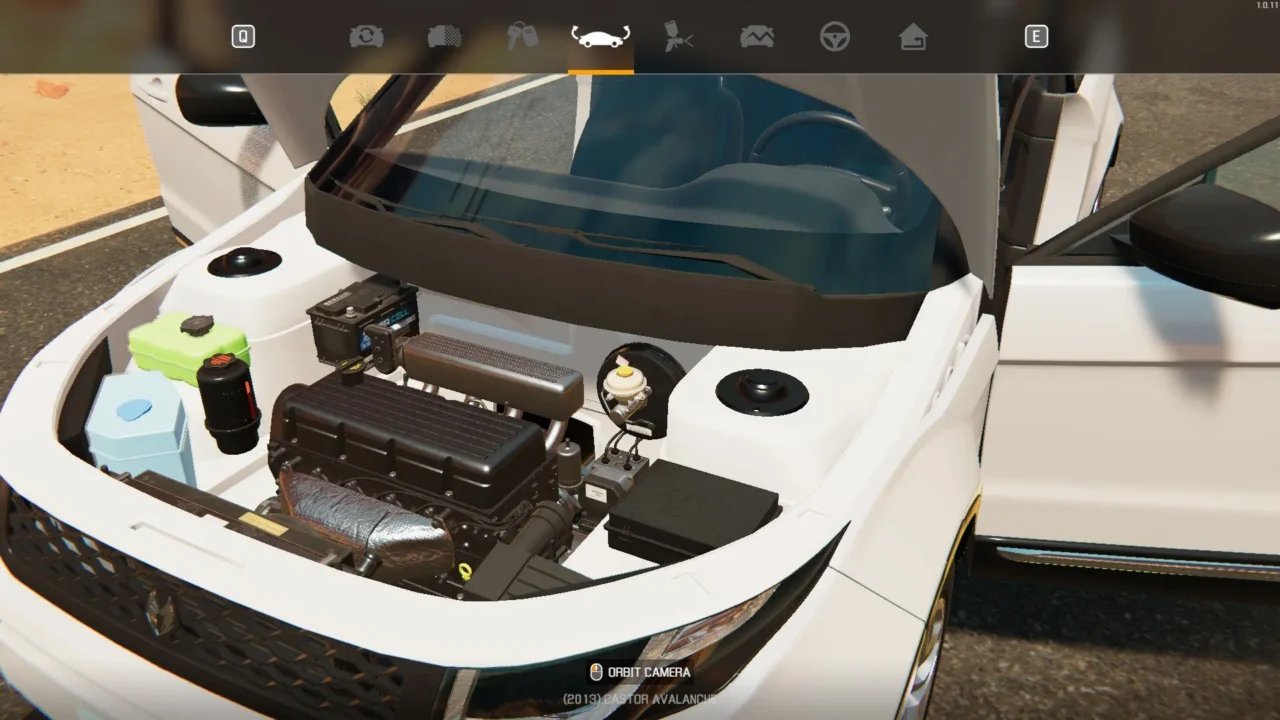The image size is (1280, 720).
Task: Open the car keys tab
Action: coord(522,37)
